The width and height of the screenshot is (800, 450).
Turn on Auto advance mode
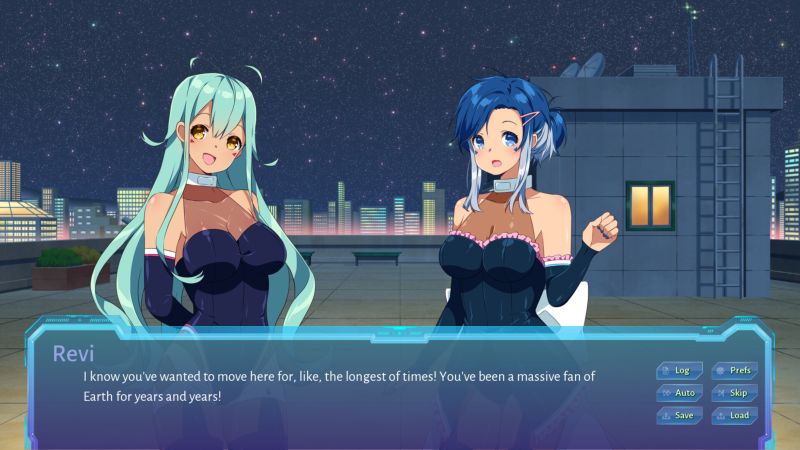679,393
